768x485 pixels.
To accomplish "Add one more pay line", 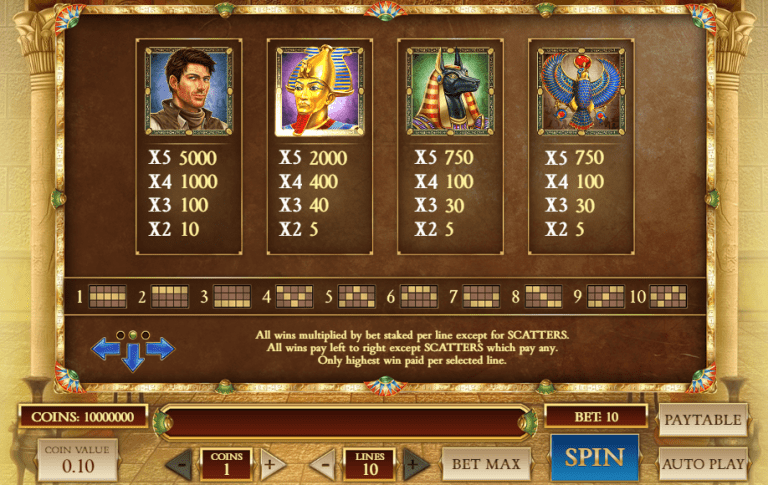I will pyautogui.click(x=415, y=465).
